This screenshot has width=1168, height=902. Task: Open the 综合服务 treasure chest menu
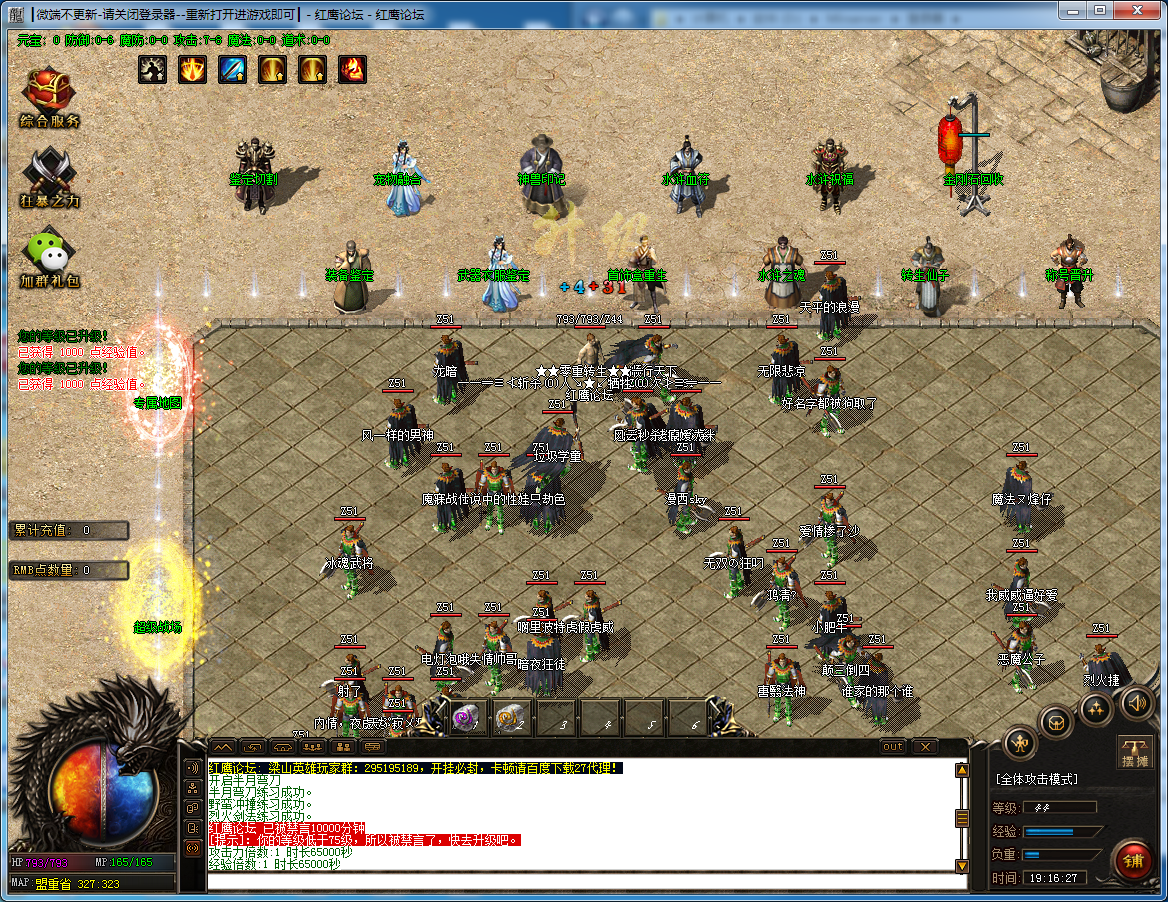point(50,95)
